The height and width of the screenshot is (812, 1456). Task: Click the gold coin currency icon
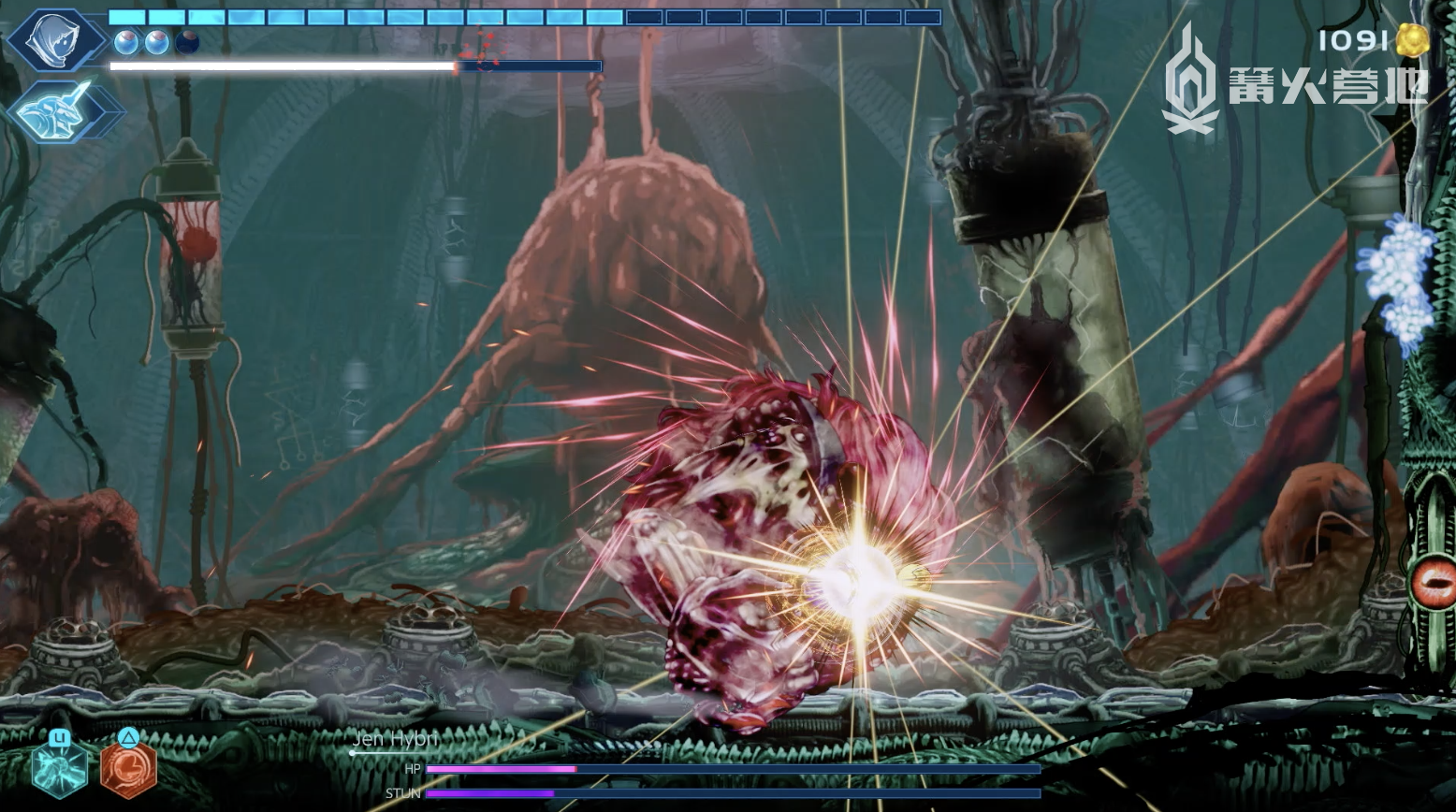(1412, 40)
